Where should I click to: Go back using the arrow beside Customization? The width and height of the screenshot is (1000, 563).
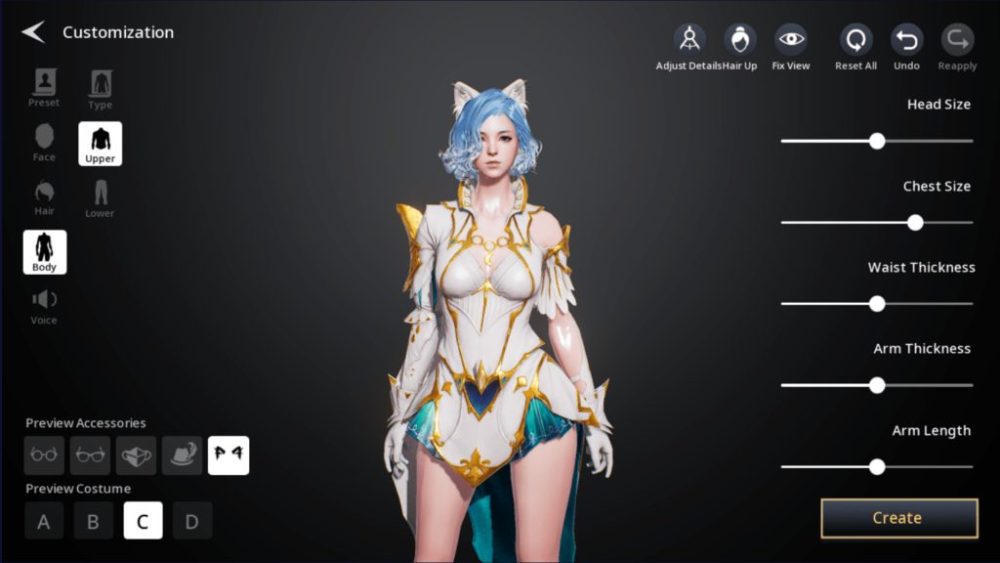33,32
